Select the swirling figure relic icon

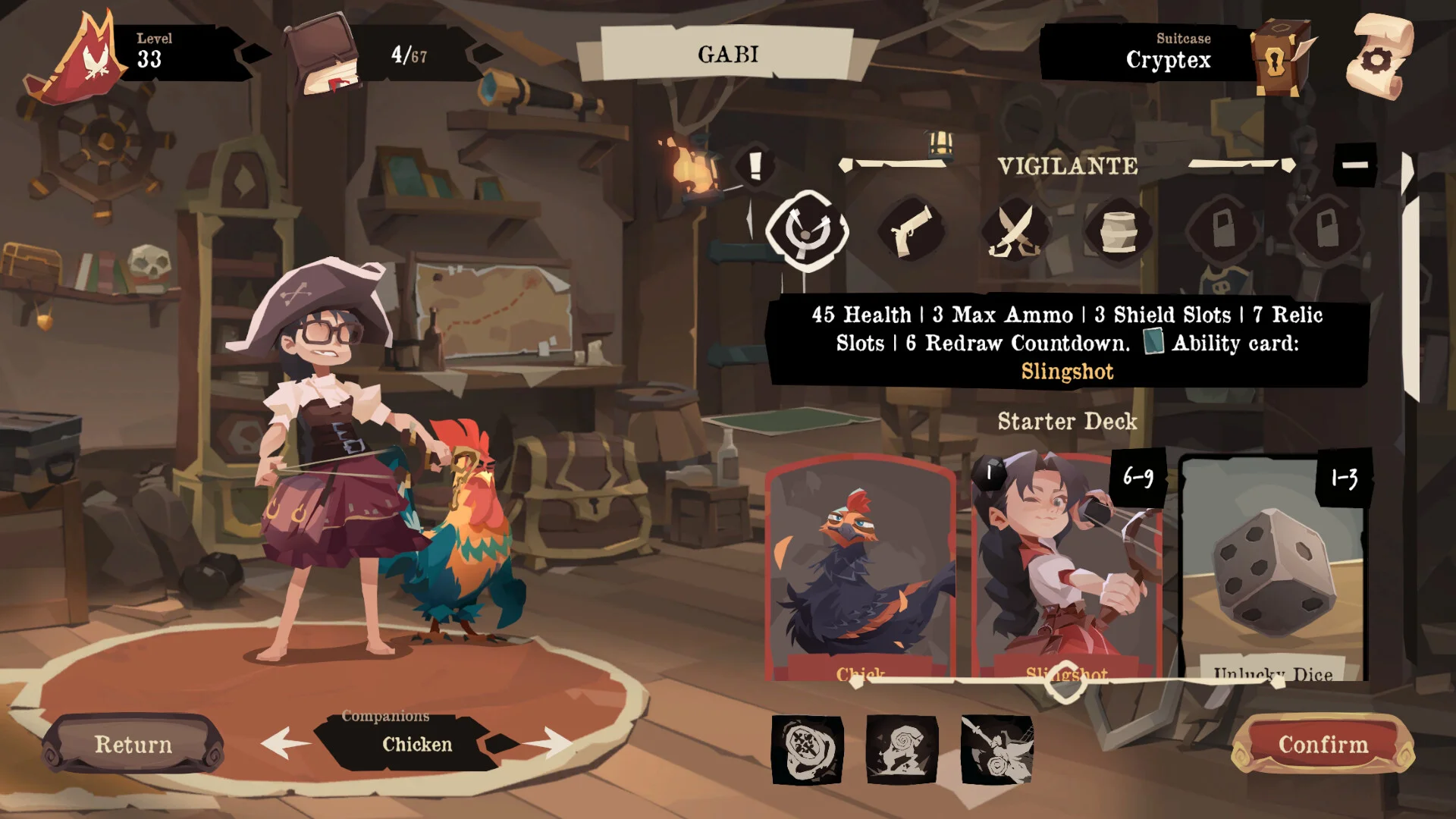(x=902, y=749)
